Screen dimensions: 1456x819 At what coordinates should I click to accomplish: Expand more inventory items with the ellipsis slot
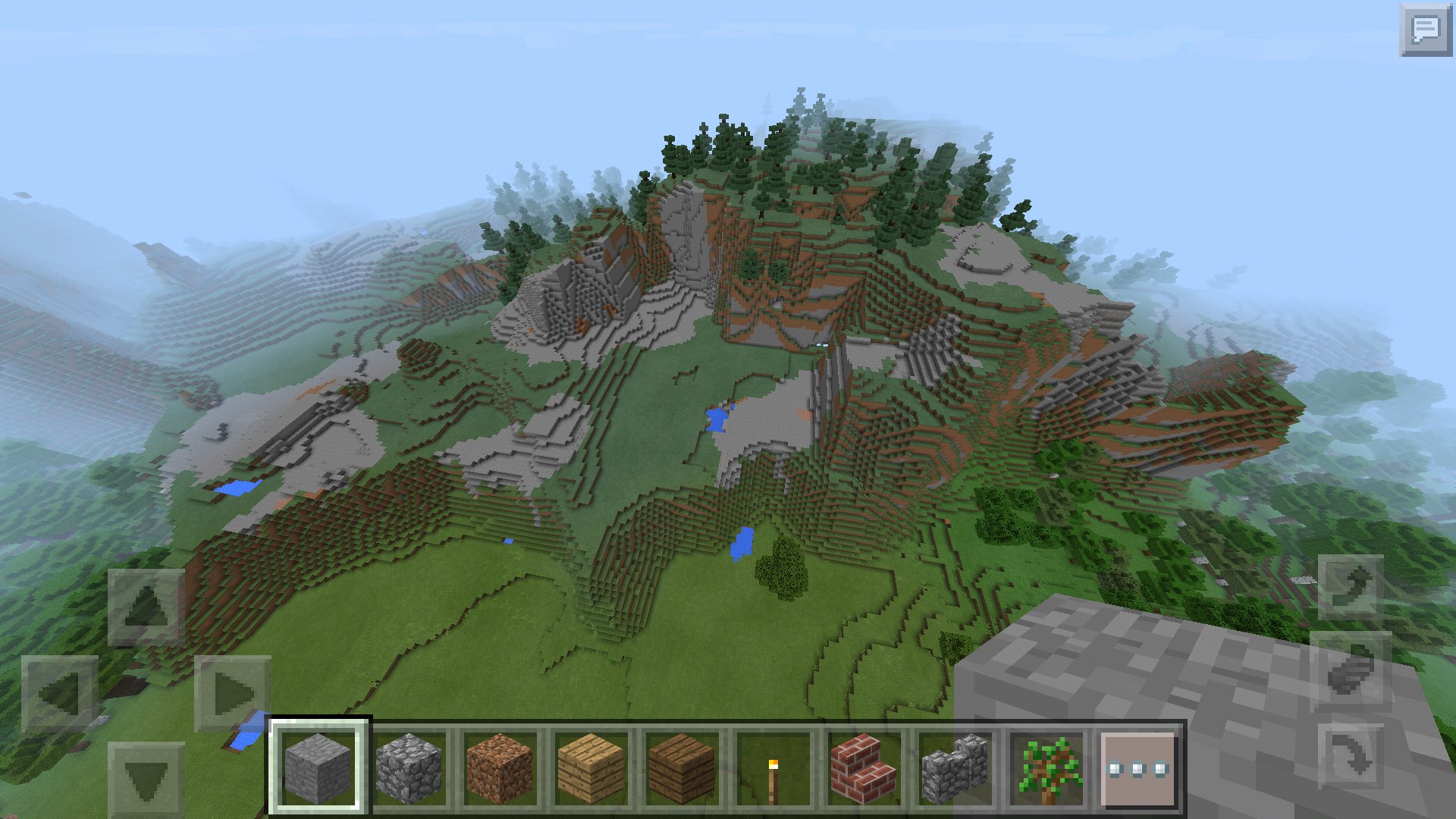click(x=1136, y=766)
